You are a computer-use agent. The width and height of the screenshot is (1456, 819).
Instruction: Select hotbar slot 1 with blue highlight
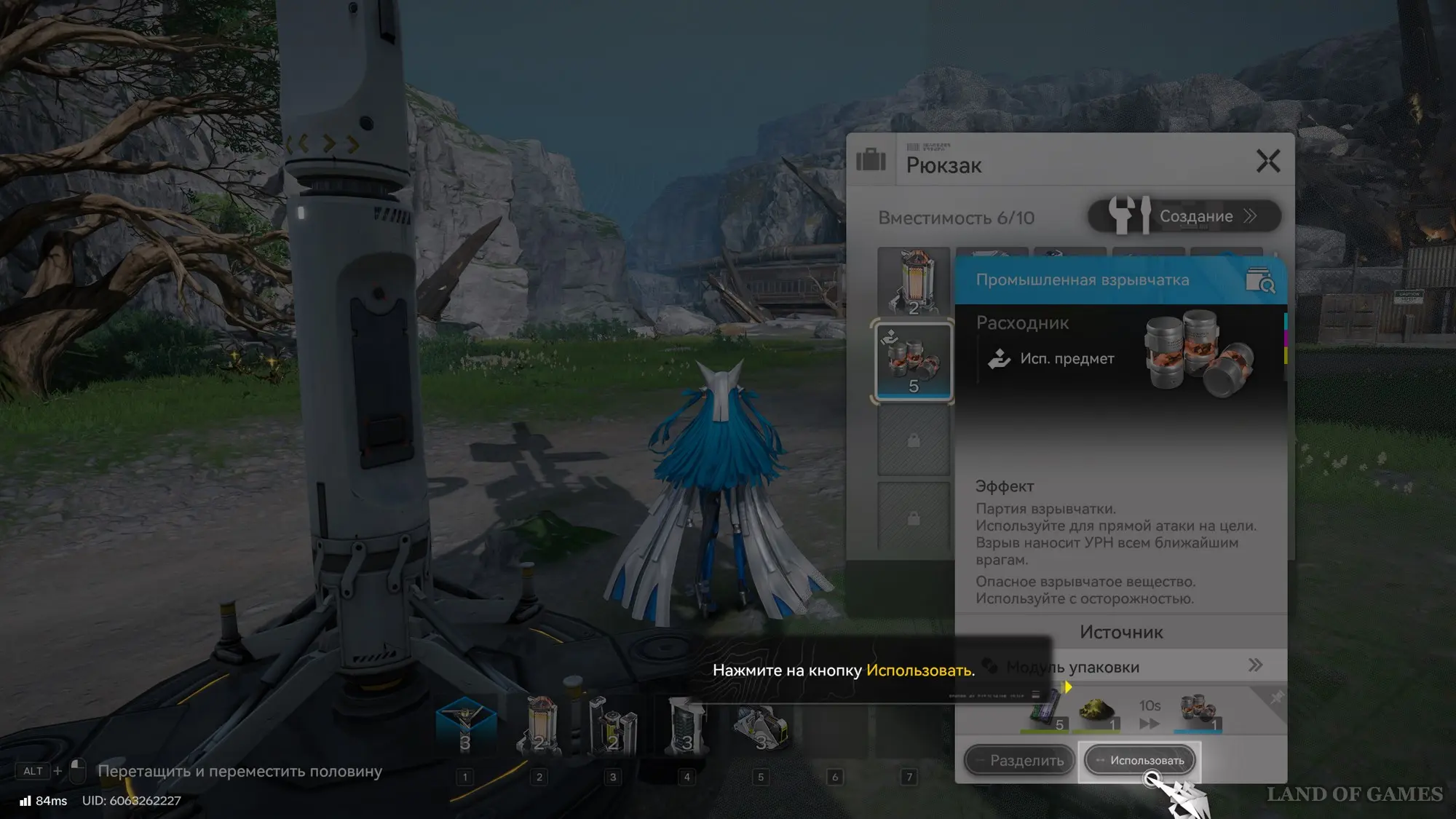click(465, 726)
